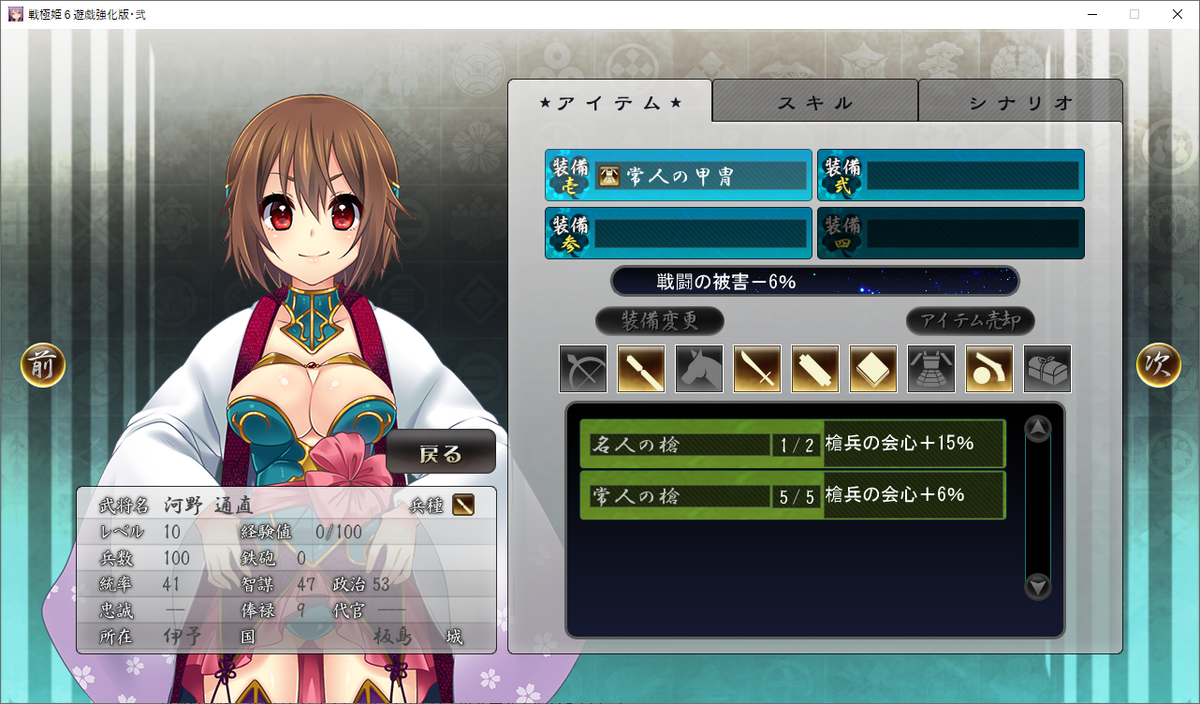1200x704 pixels.
Task: Choose the empty 装備 弐 slot
Action: pos(951,176)
